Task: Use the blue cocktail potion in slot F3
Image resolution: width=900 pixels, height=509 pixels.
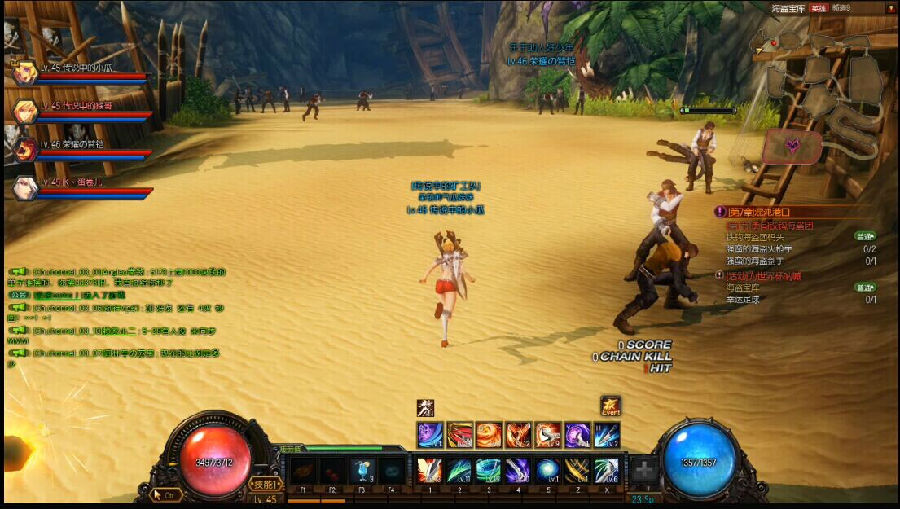Action: 361,471
